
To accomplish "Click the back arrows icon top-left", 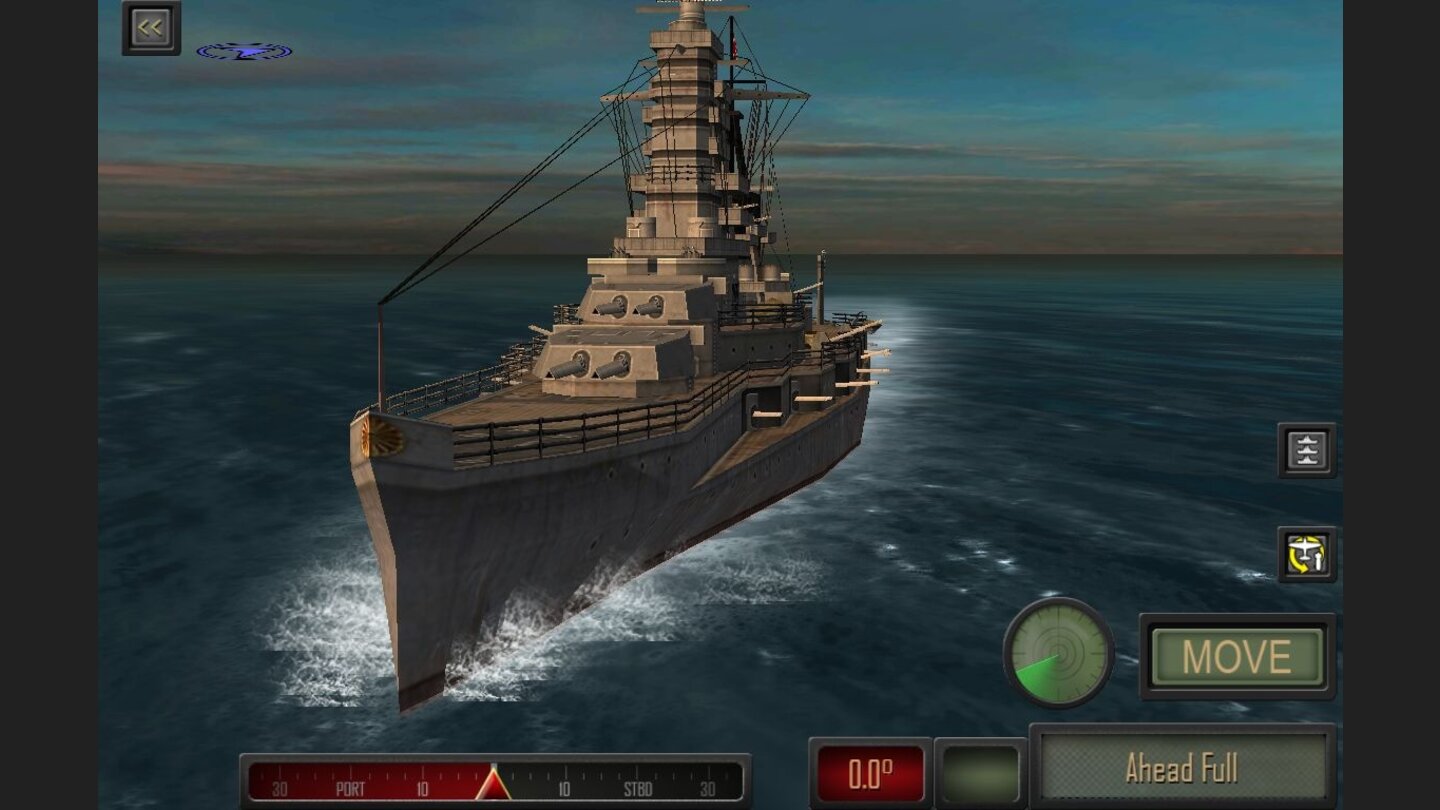I will tap(150, 26).
